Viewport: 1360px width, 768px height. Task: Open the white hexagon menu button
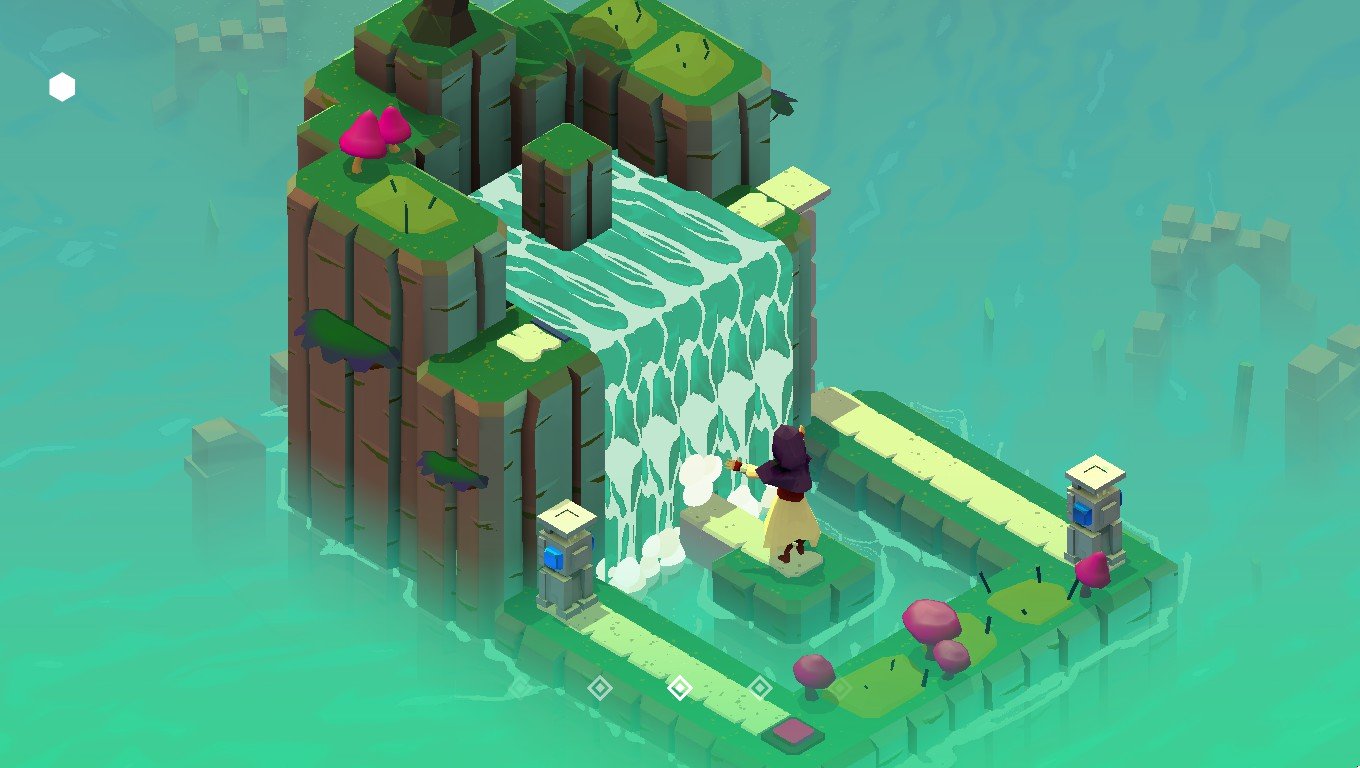62,88
